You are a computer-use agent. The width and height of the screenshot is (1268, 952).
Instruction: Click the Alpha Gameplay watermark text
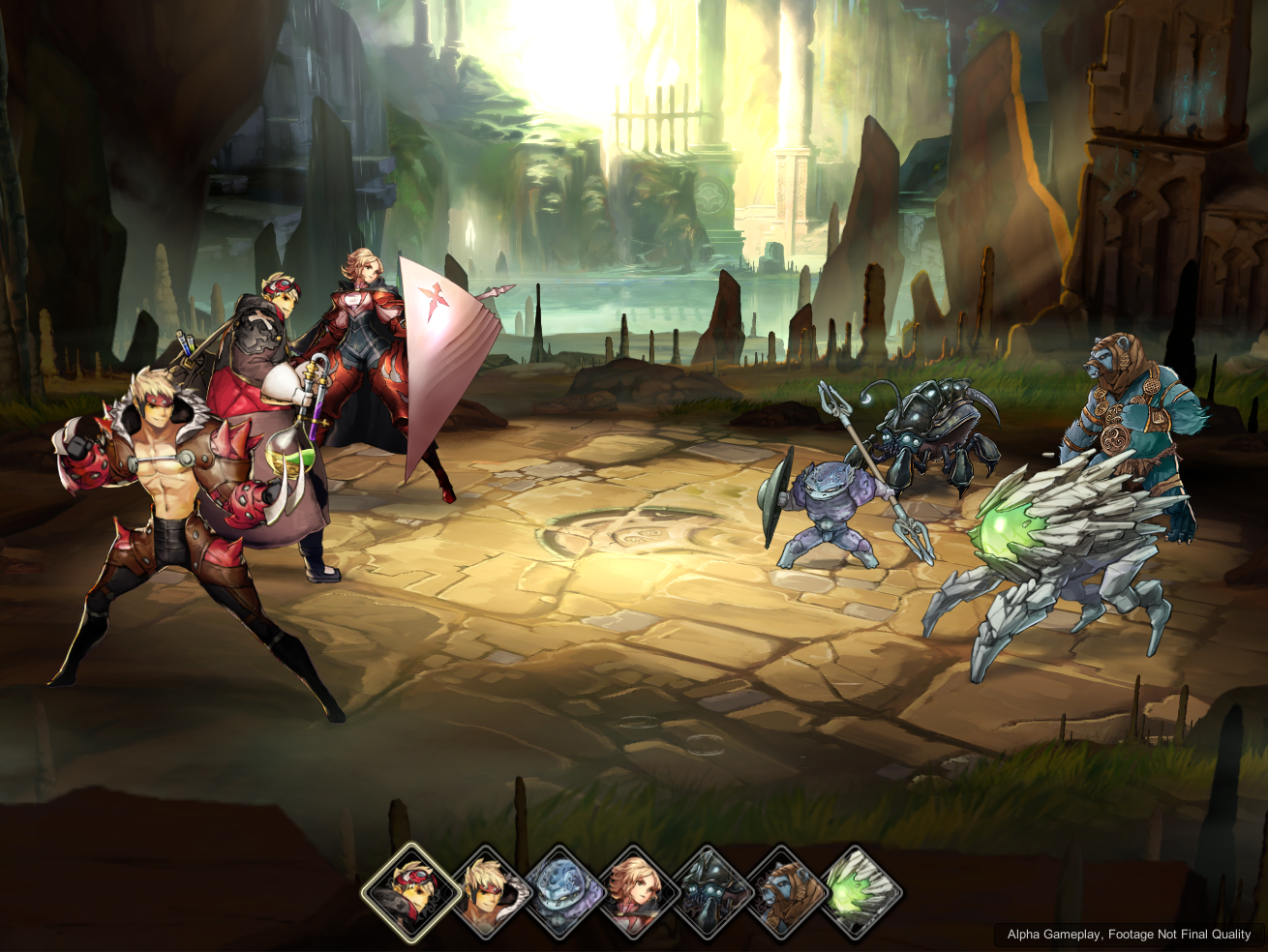click(x=1128, y=935)
